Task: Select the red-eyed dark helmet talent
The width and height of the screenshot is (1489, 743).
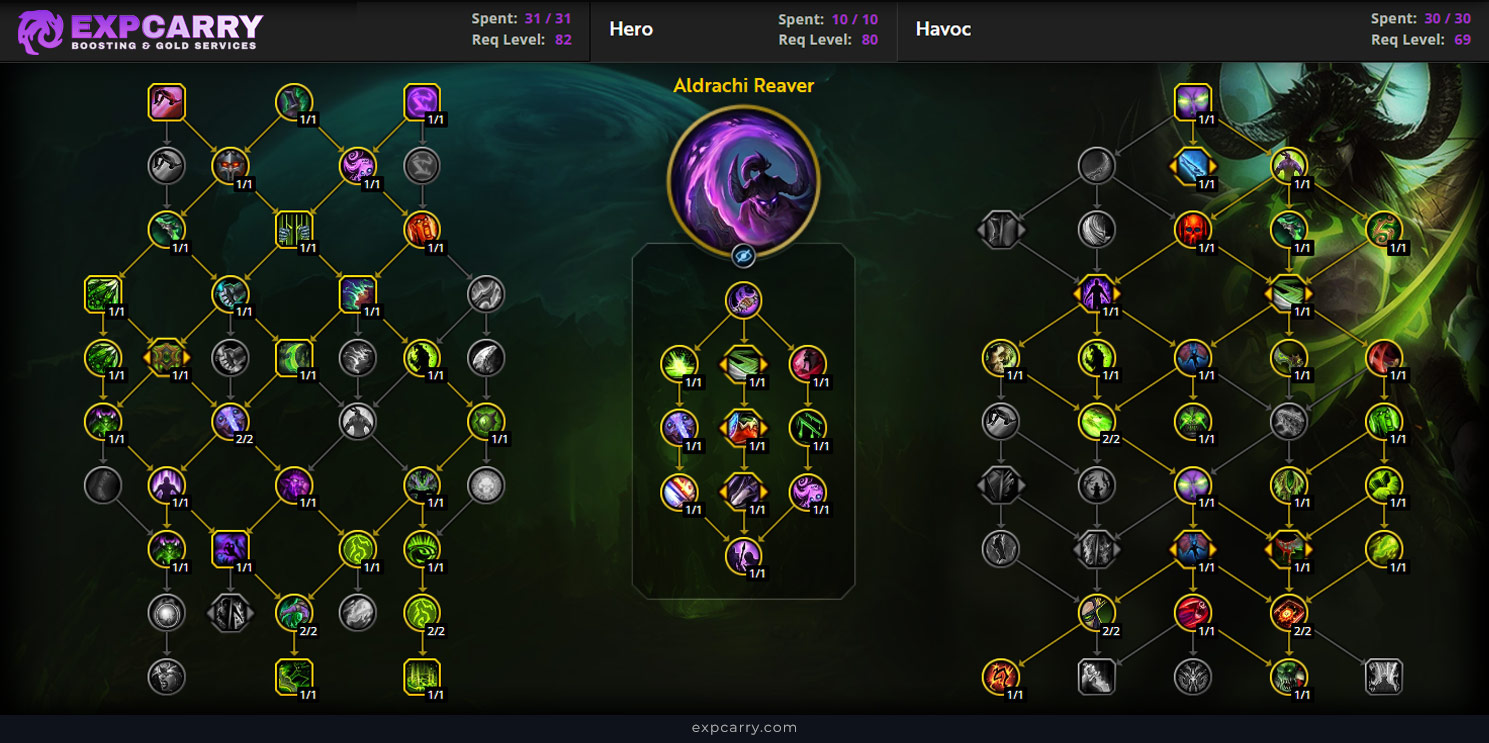Action: (x=230, y=166)
